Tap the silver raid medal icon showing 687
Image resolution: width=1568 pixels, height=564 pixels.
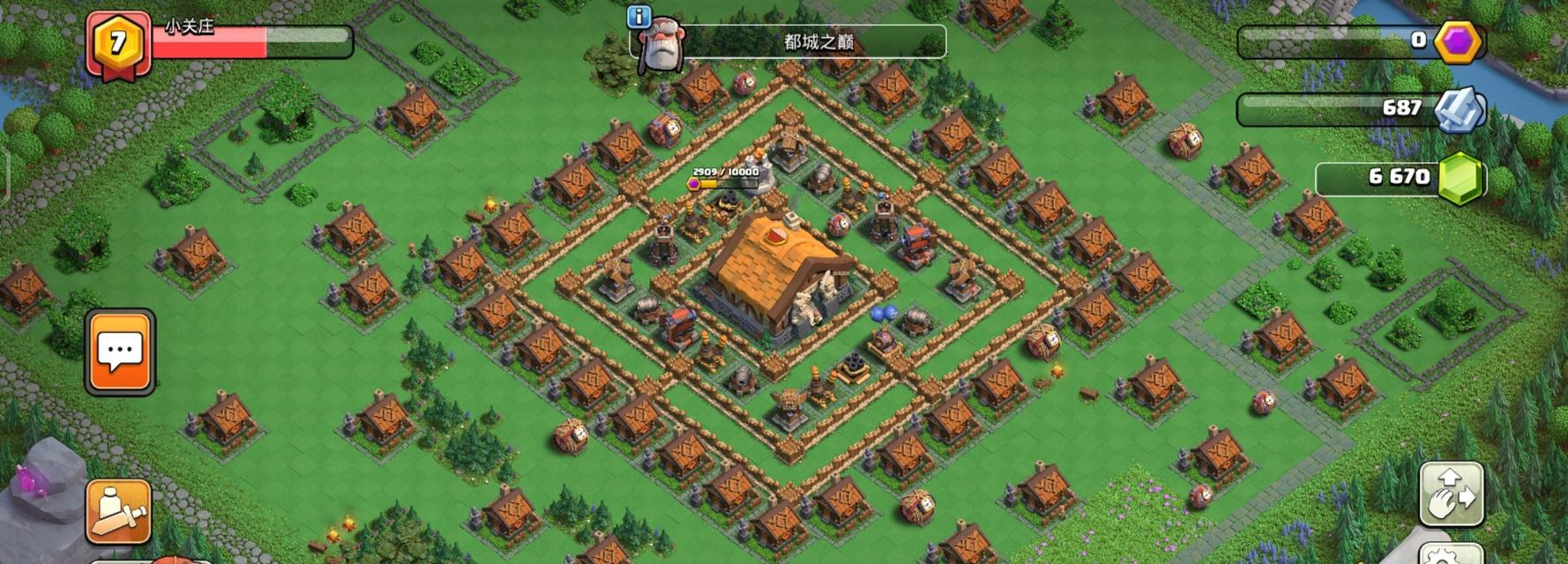[1460, 109]
